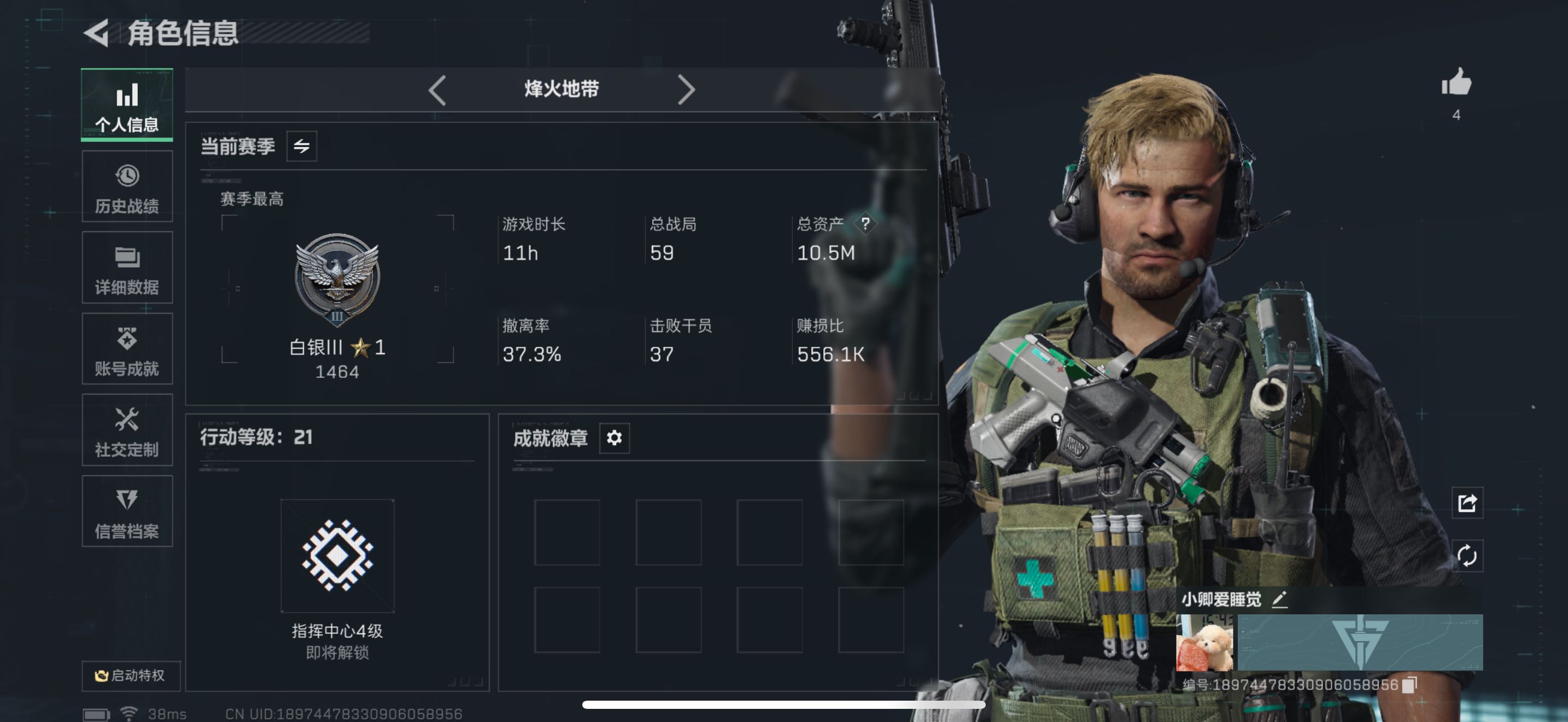The height and width of the screenshot is (722, 1568).
Task: Share the profile with the share icon
Action: pos(1466,503)
